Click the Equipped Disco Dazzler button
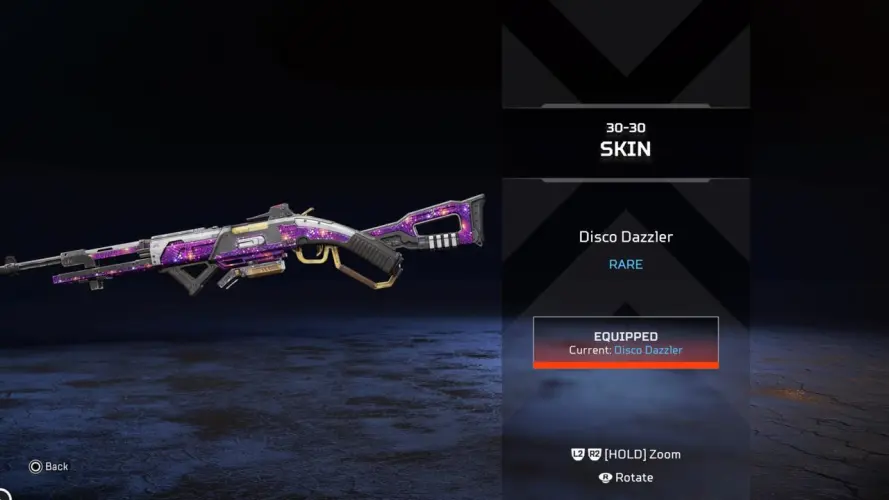Image resolution: width=889 pixels, height=500 pixels. pyautogui.click(x=625, y=342)
